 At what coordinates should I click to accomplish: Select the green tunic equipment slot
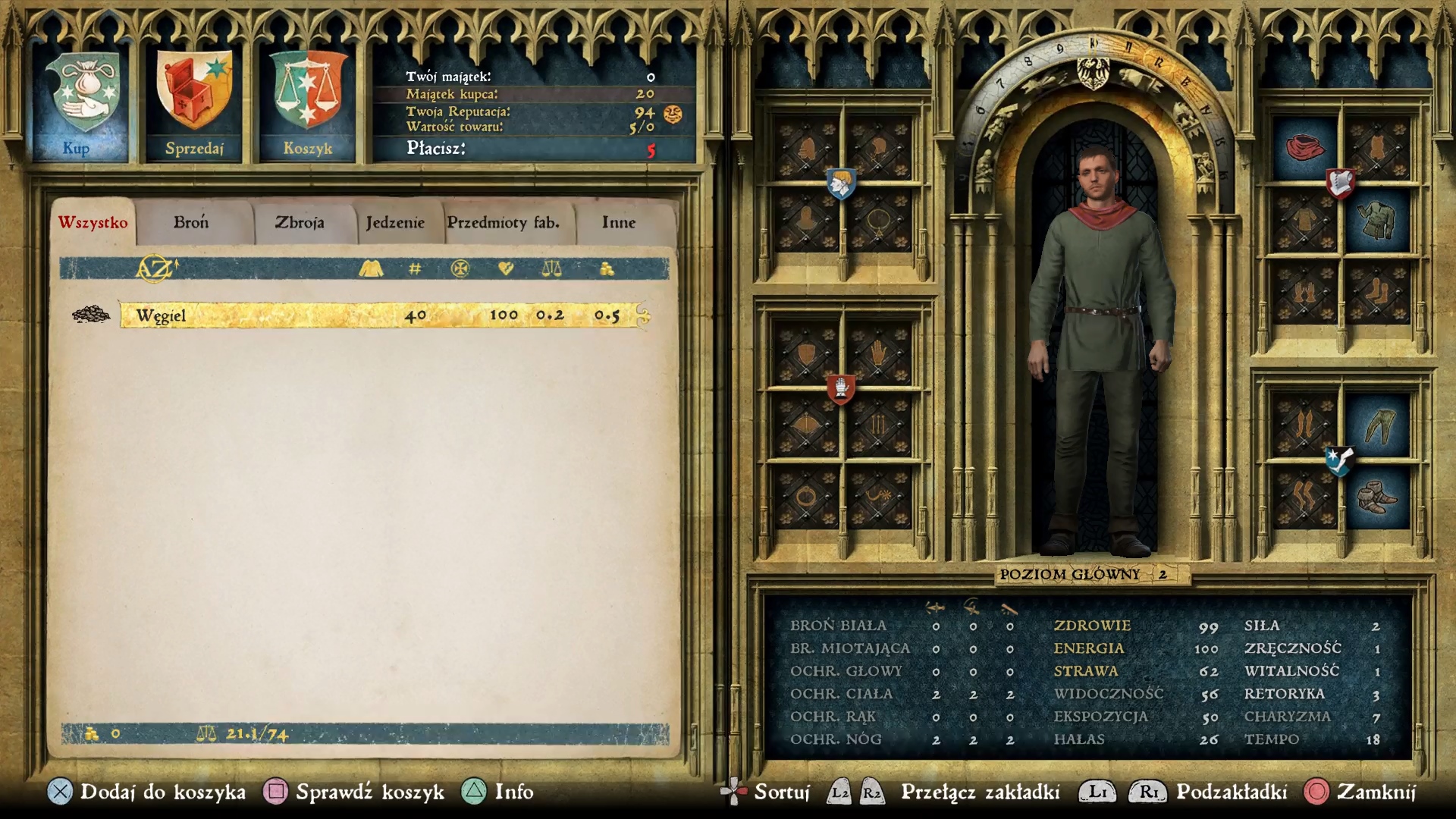[1376, 221]
